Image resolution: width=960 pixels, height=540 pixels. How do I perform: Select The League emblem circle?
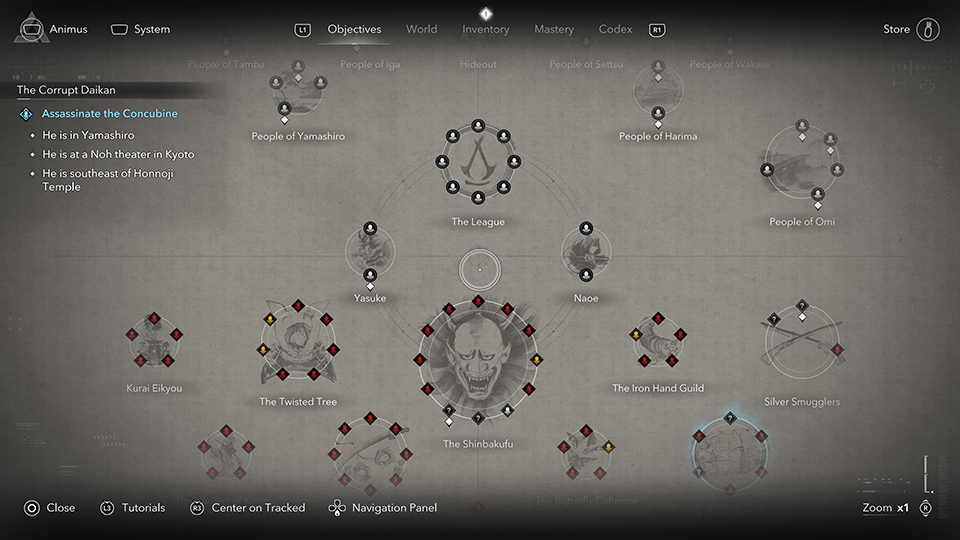click(478, 161)
